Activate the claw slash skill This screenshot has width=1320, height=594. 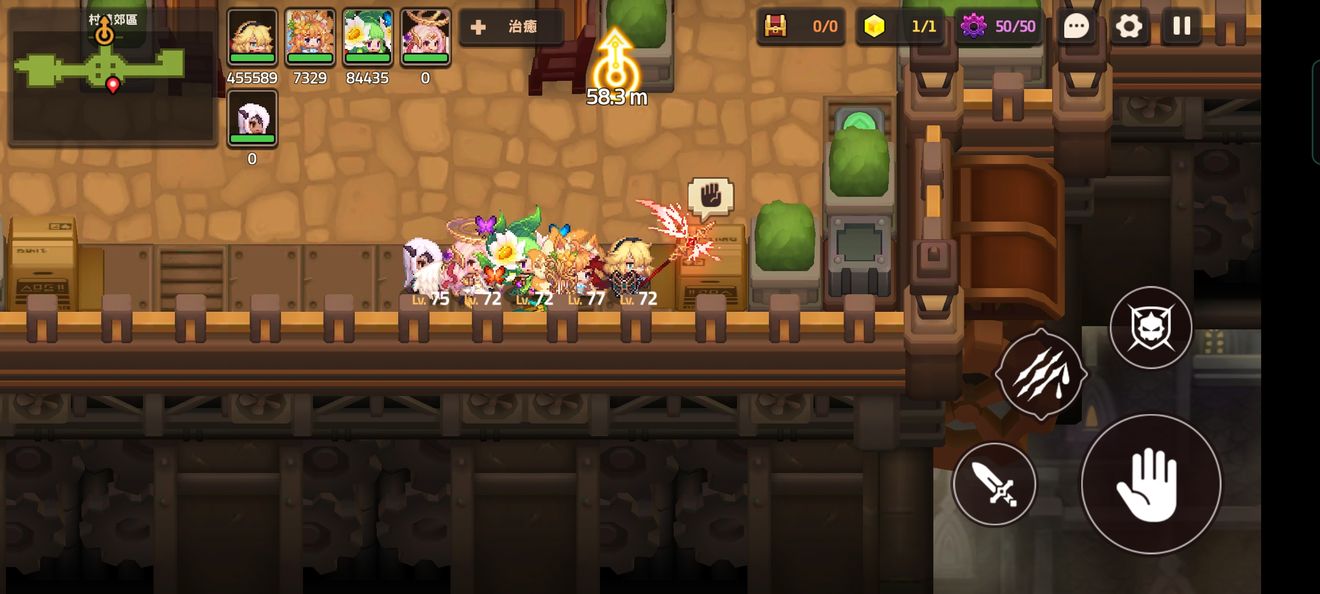point(1041,374)
